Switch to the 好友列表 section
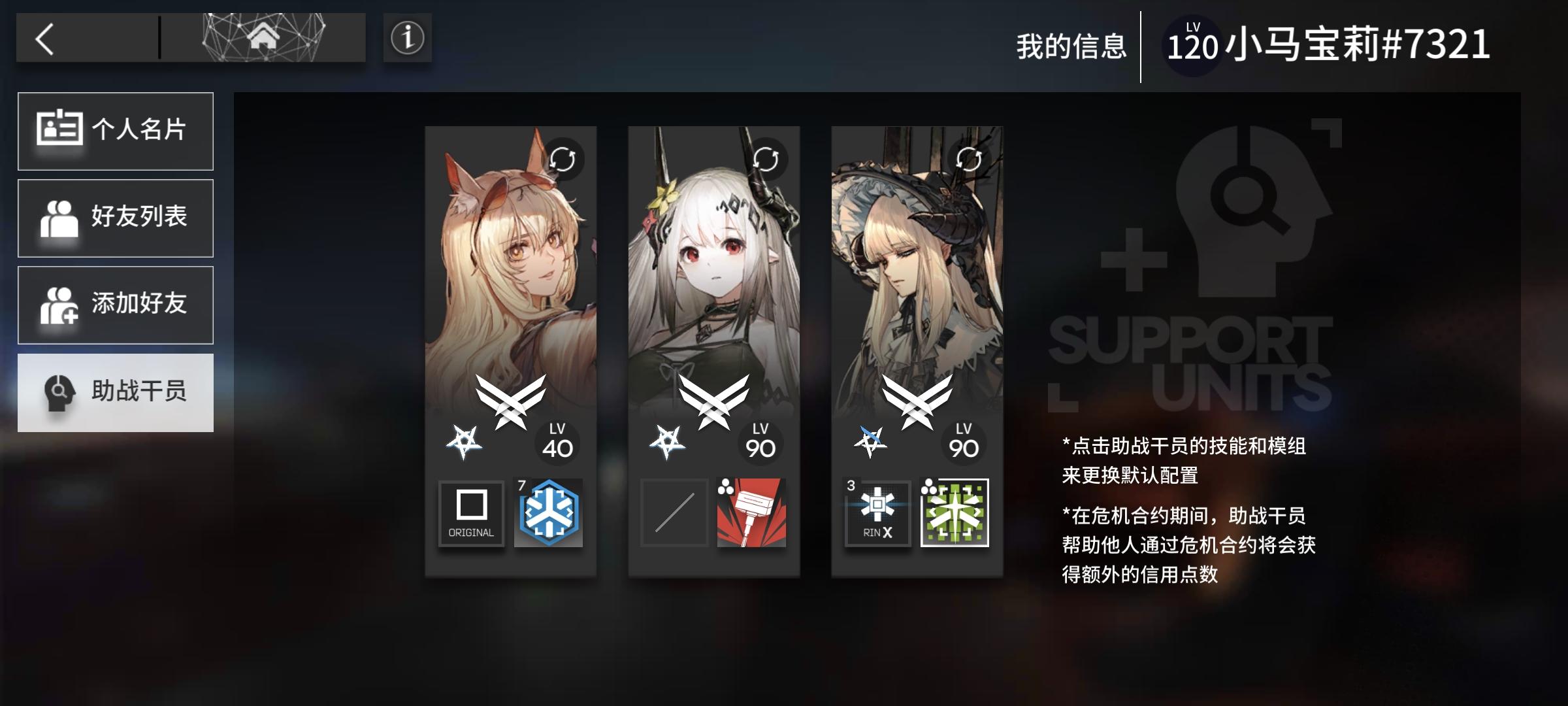The width and height of the screenshot is (1568, 706). point(116,218)
